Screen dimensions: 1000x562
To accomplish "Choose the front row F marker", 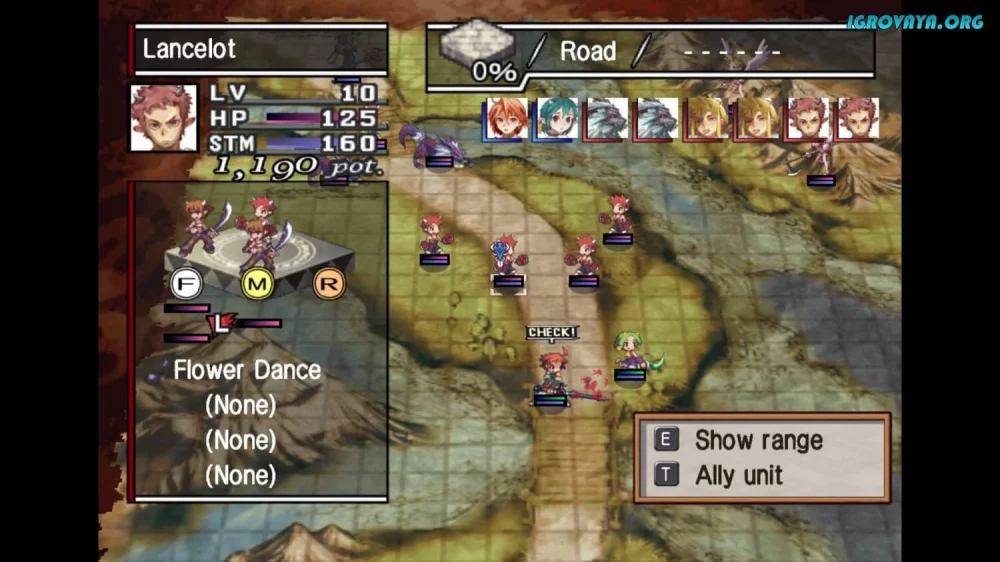I will point(183,284).
